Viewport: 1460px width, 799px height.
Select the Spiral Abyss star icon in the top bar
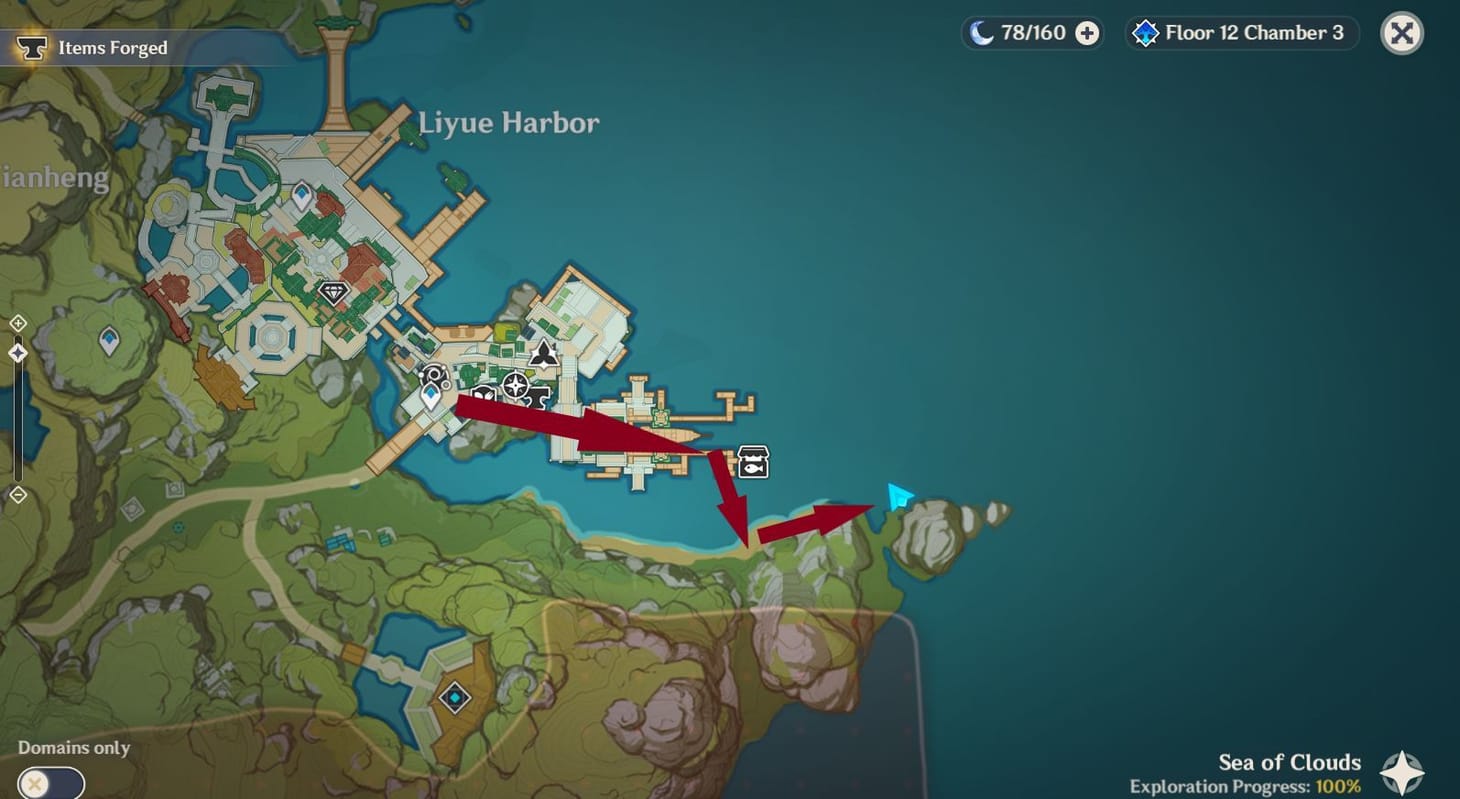coord(1145,32)
